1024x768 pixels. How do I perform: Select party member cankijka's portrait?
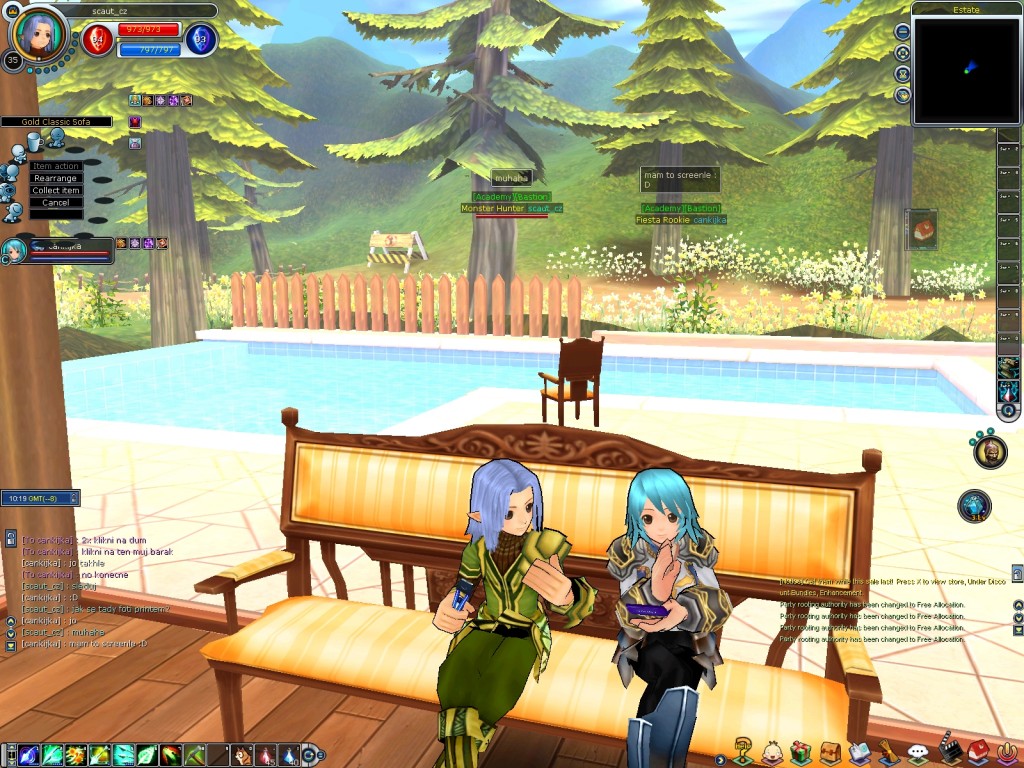(14, 250)
